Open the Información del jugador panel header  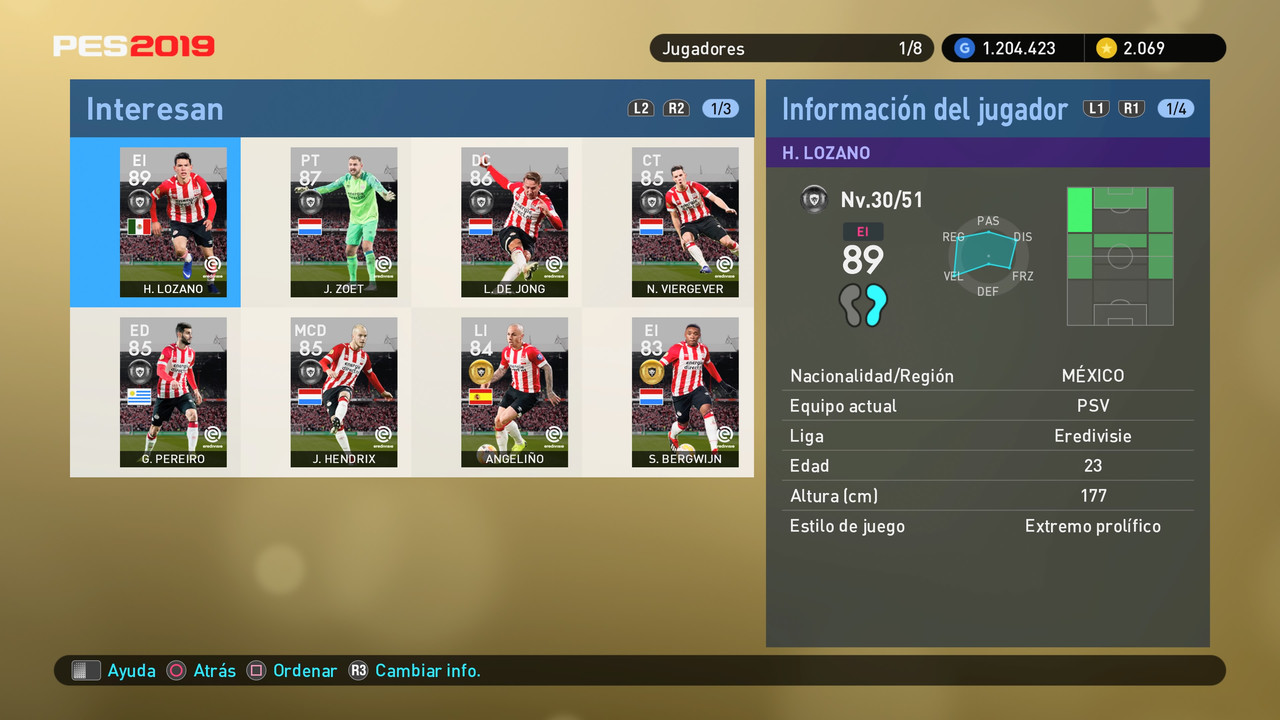coord(920,108)
